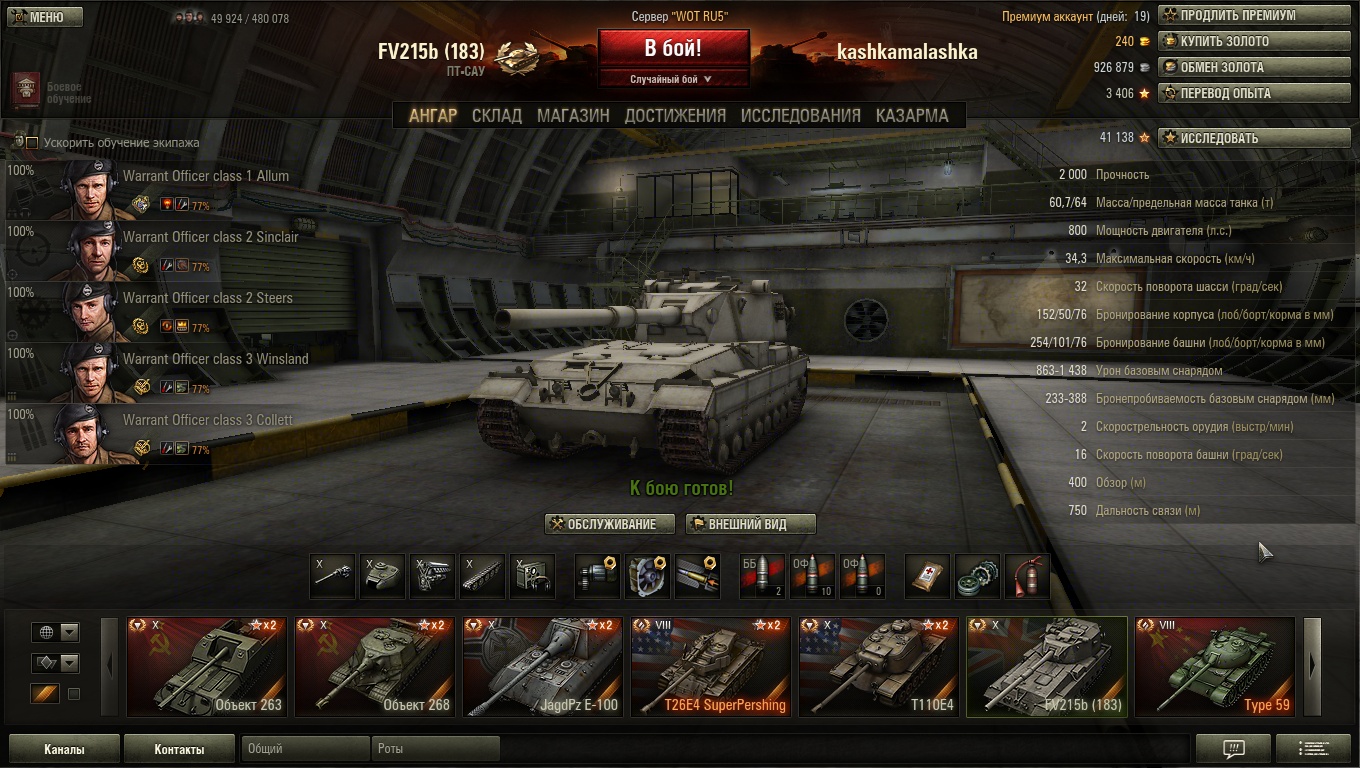Viewport: 1360px width, 768px height.
Task: Open the МАГАЗИН tab
Action: [573, 115]
